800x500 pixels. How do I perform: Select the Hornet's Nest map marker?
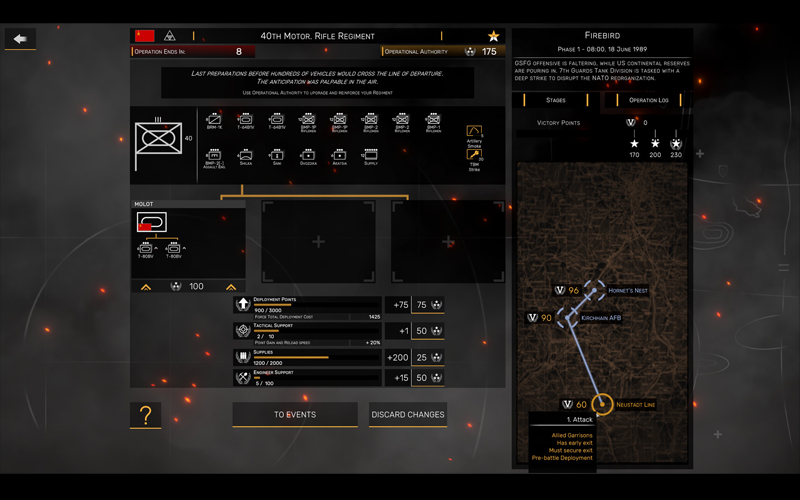[595, 290]
